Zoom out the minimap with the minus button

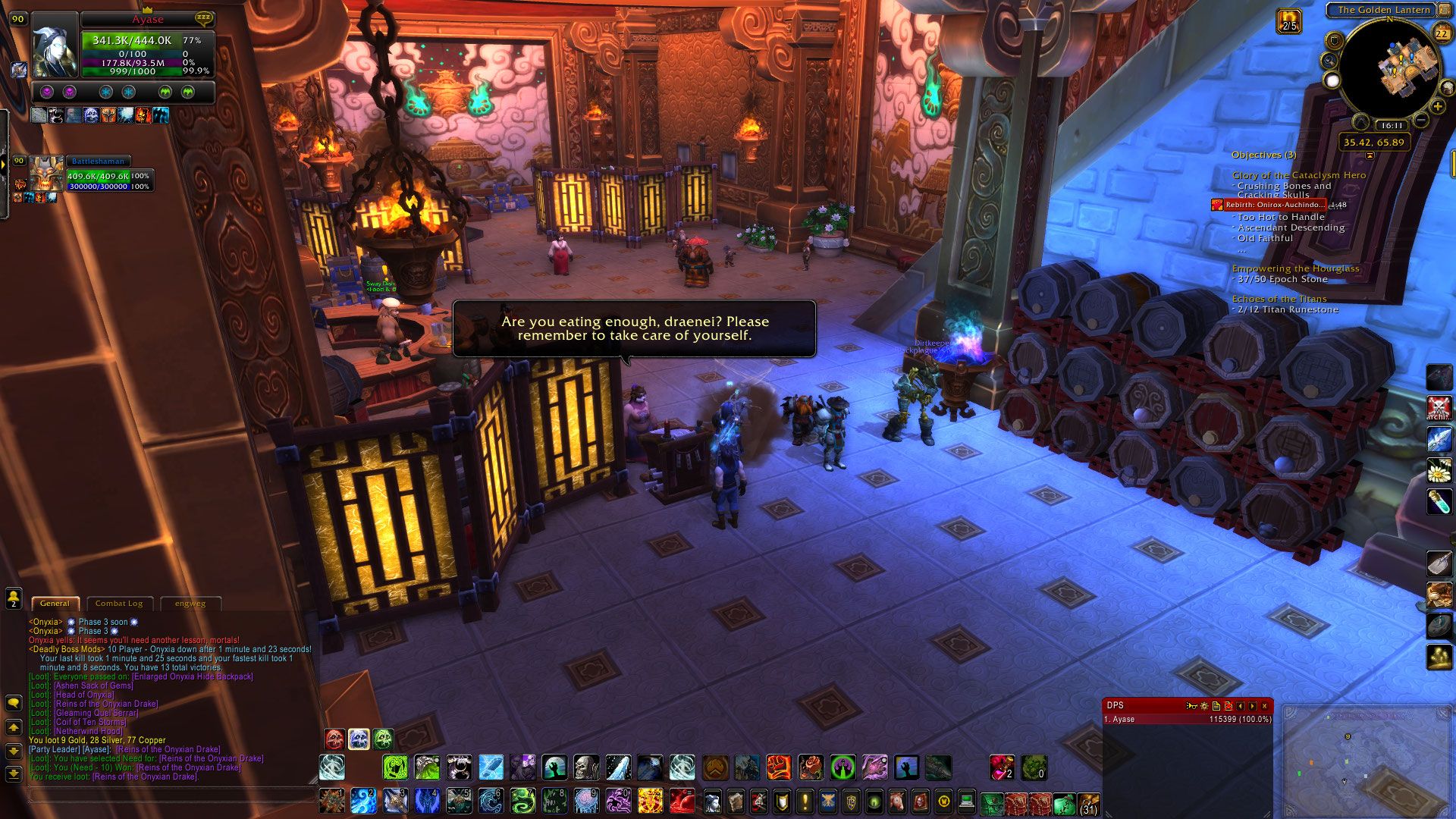coord(1421,121)
